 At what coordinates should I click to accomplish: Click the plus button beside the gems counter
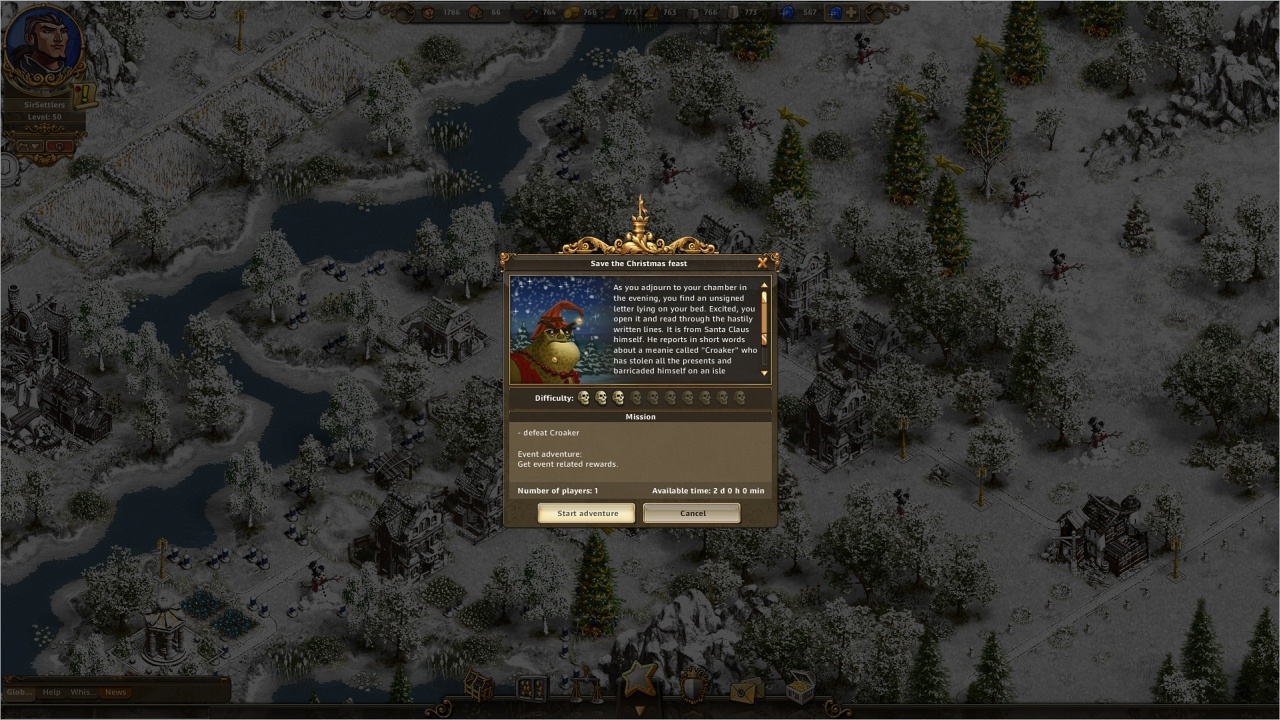pyautogui.click(x=851, y=13)
